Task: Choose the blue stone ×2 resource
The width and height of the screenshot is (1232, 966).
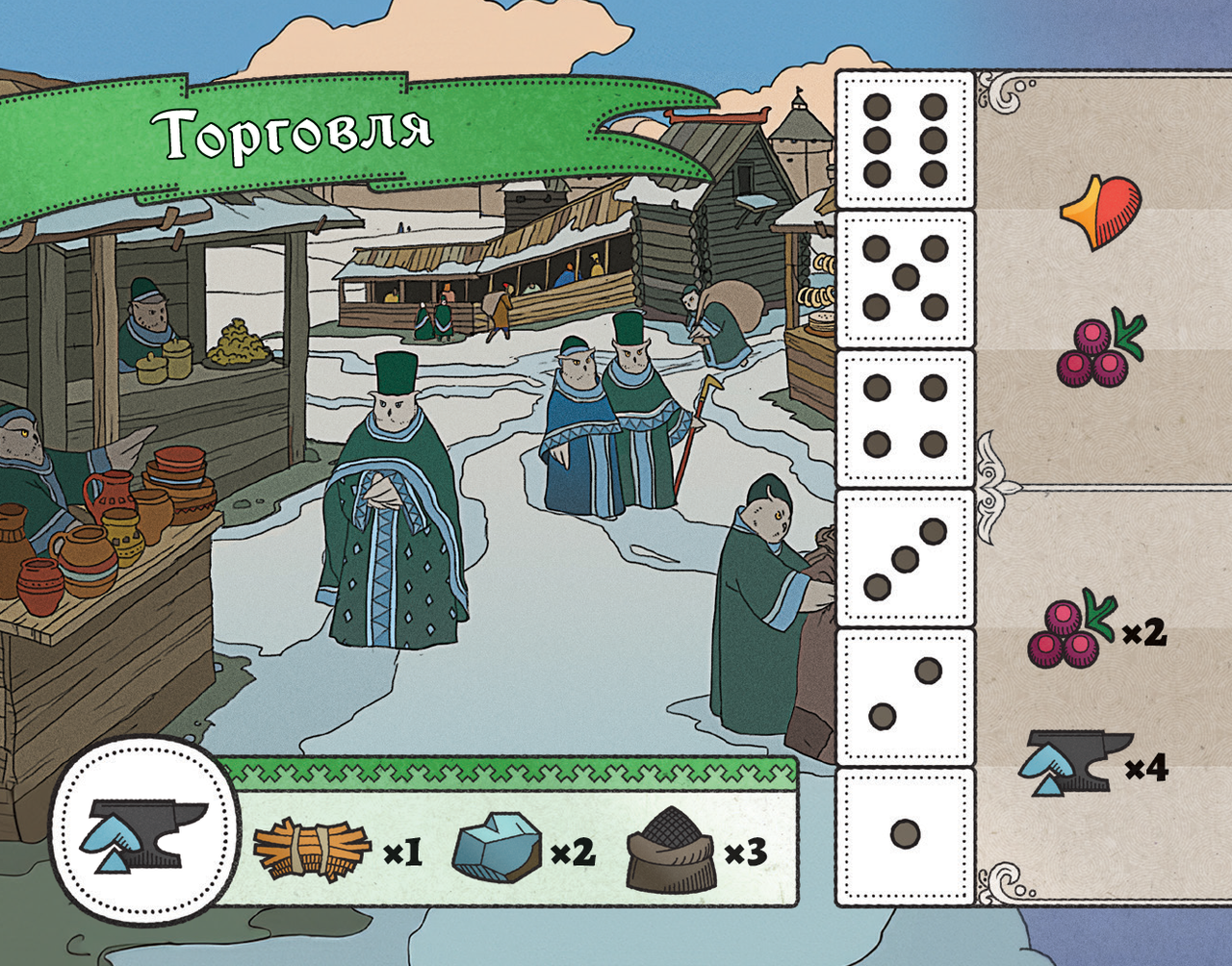Action: click(522, 849)
